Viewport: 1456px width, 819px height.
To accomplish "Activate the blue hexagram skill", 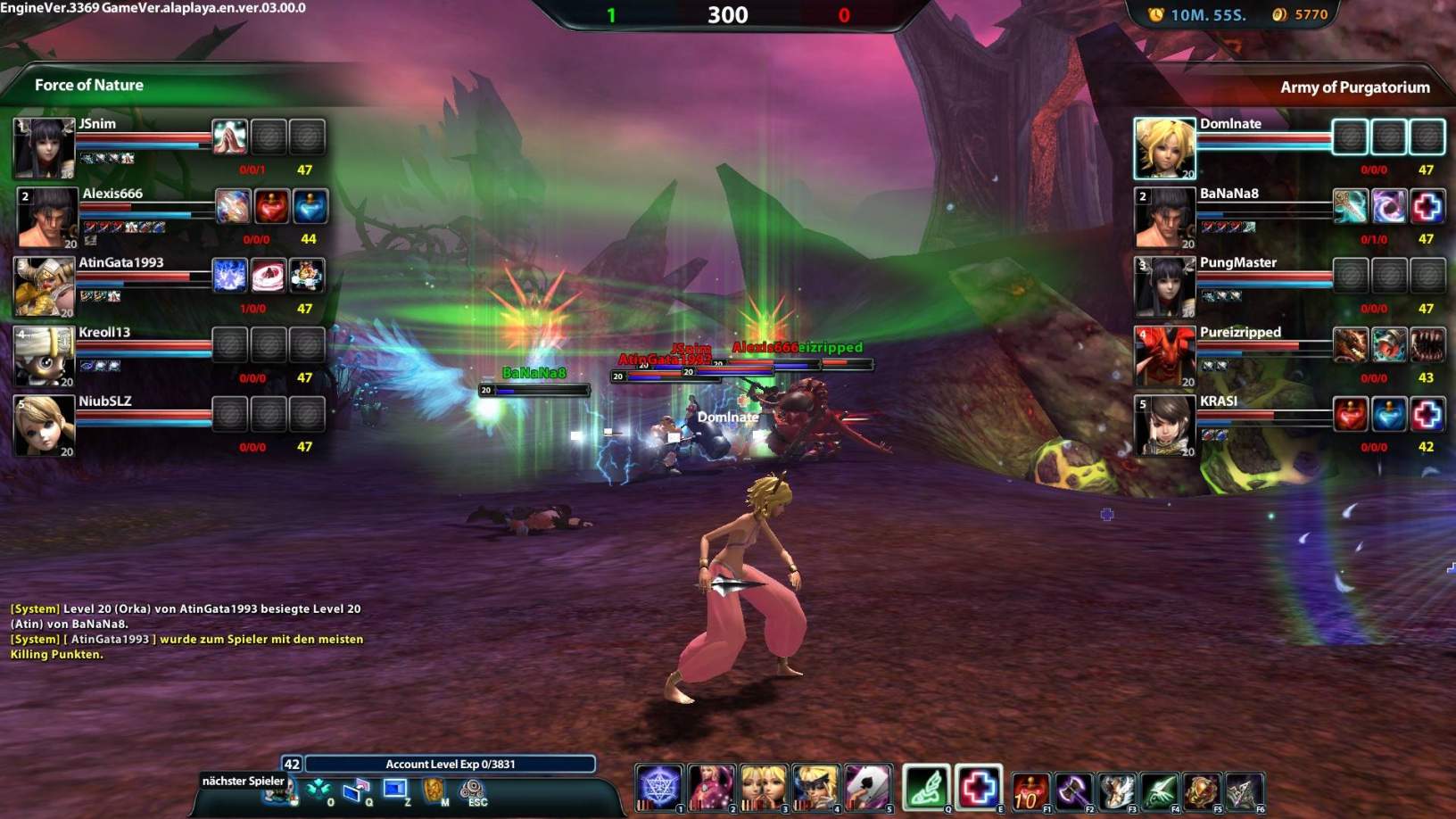I will pyautogui.click(x=658, y=787).
